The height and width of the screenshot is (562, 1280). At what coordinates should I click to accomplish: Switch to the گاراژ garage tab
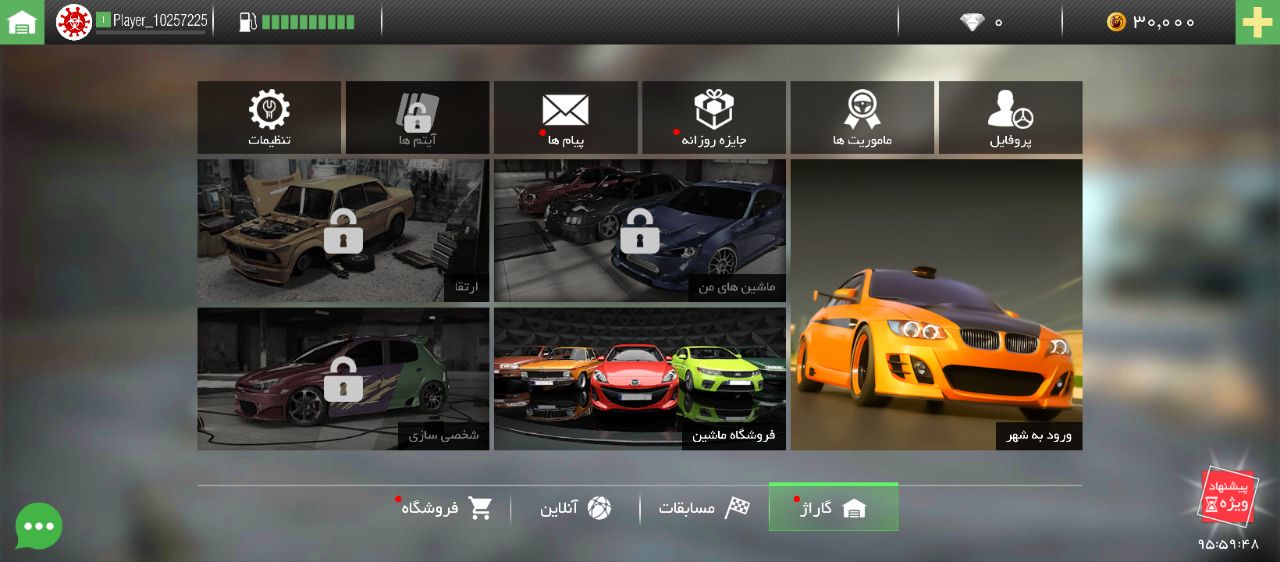click(x=833, y=508)
